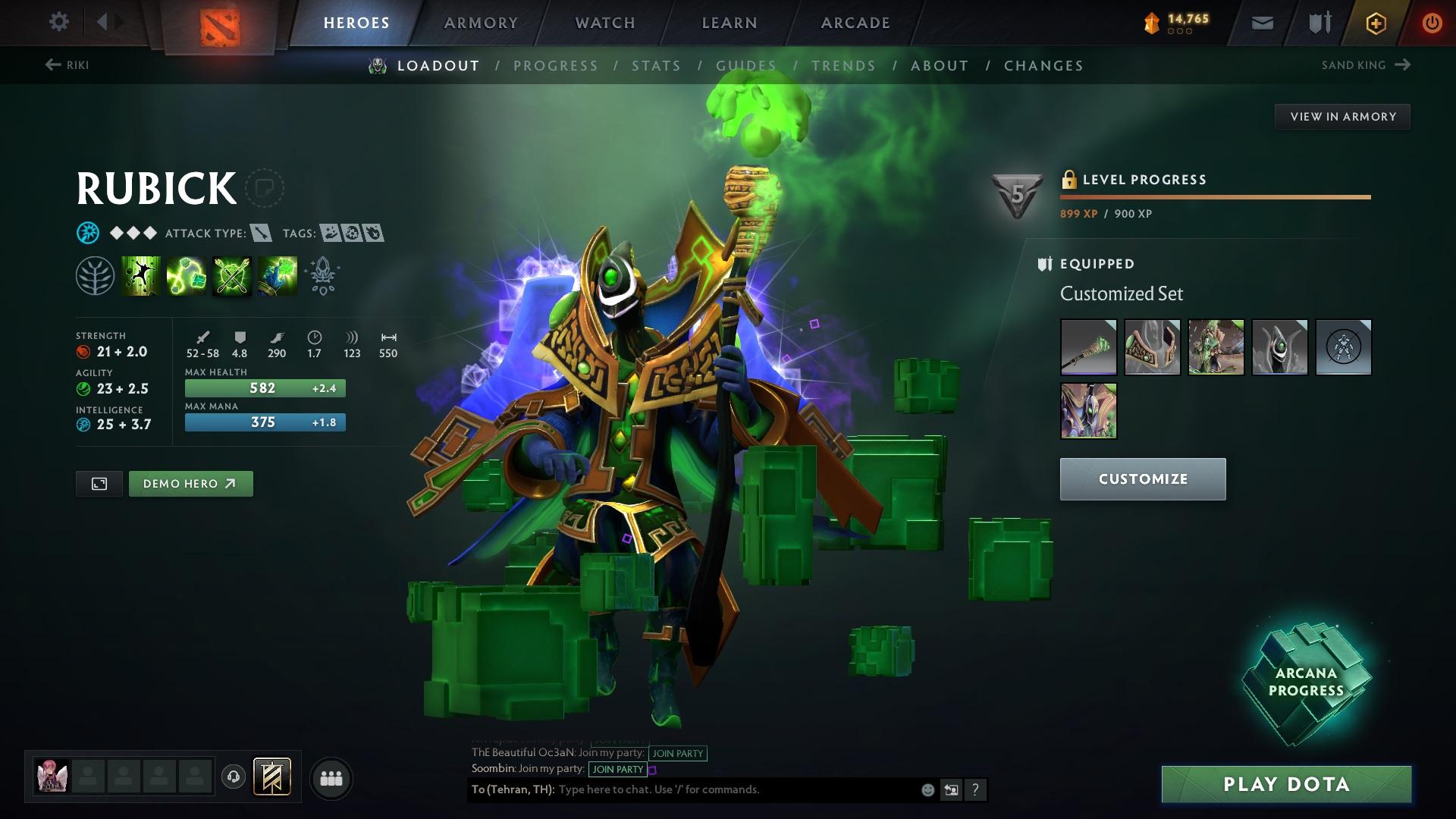Open the Dota Plus hexagon icon

tap(1375, 22)
